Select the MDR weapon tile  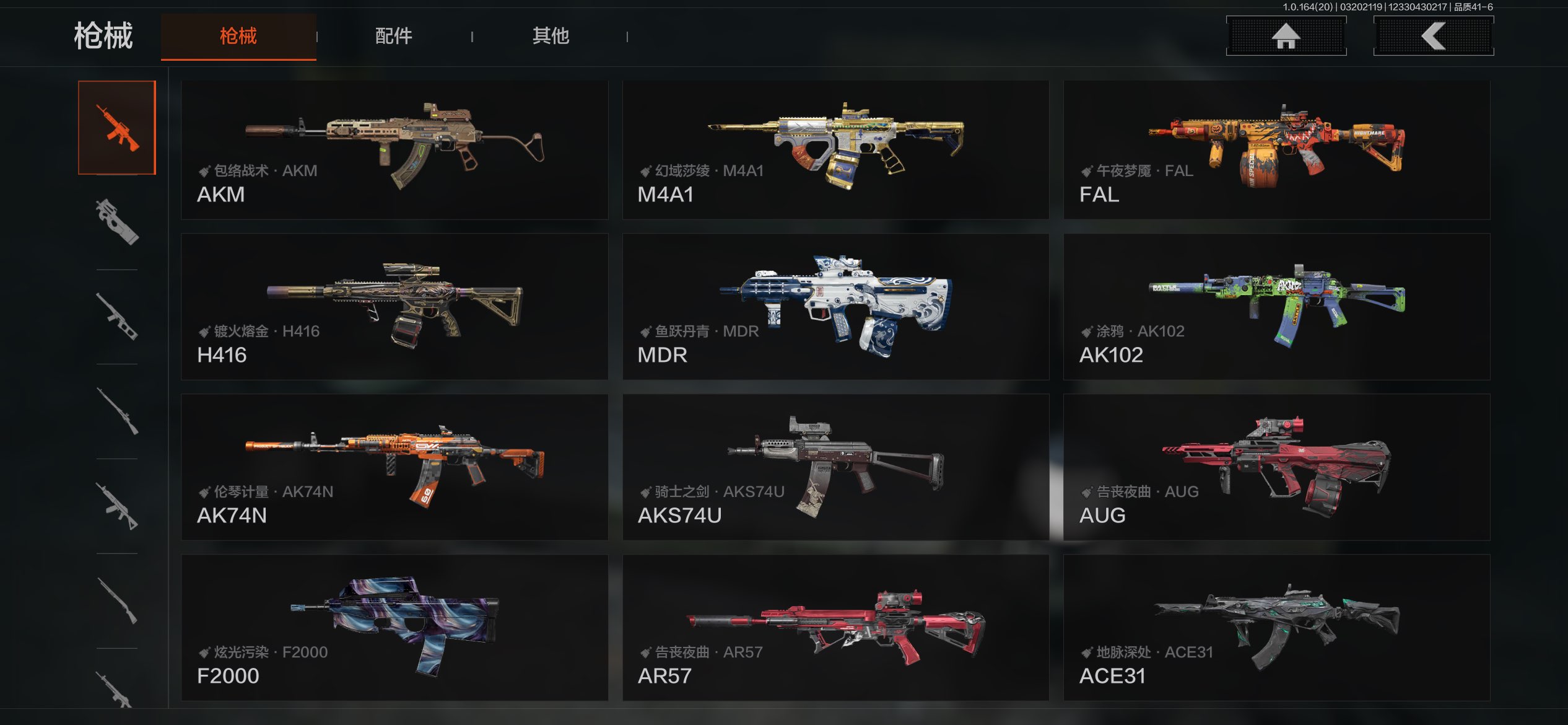[x=835, y=307]
